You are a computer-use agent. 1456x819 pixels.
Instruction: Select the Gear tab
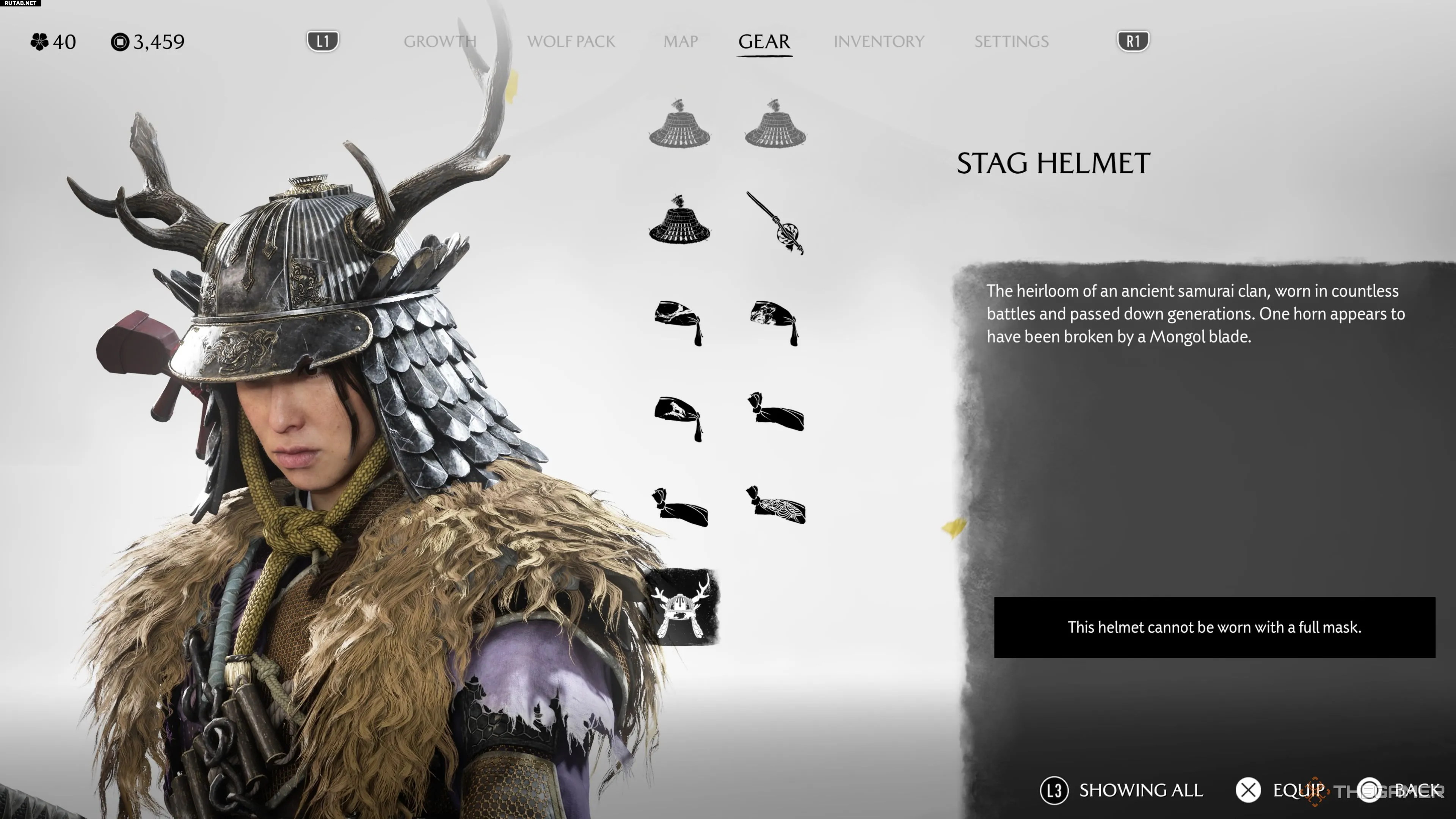tap(764, 41)
